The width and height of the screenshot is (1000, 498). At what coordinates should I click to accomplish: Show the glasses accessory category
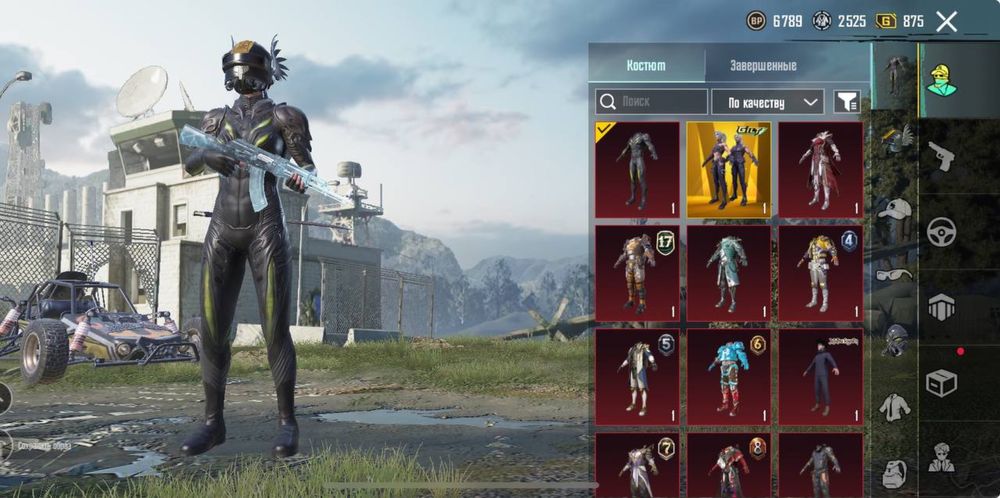(895, 274)
